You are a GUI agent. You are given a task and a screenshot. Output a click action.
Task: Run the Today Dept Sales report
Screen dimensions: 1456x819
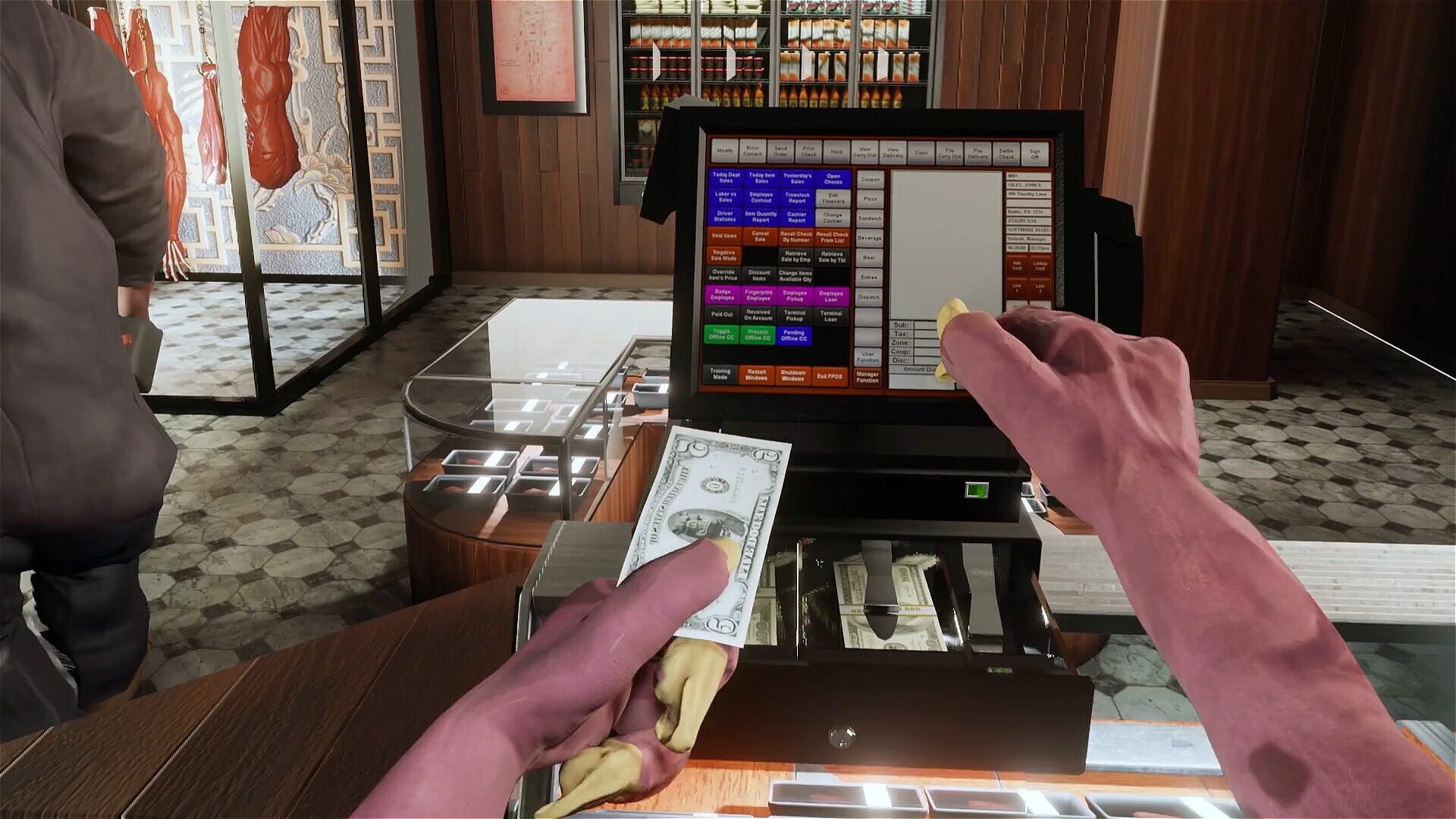(725, 178)
